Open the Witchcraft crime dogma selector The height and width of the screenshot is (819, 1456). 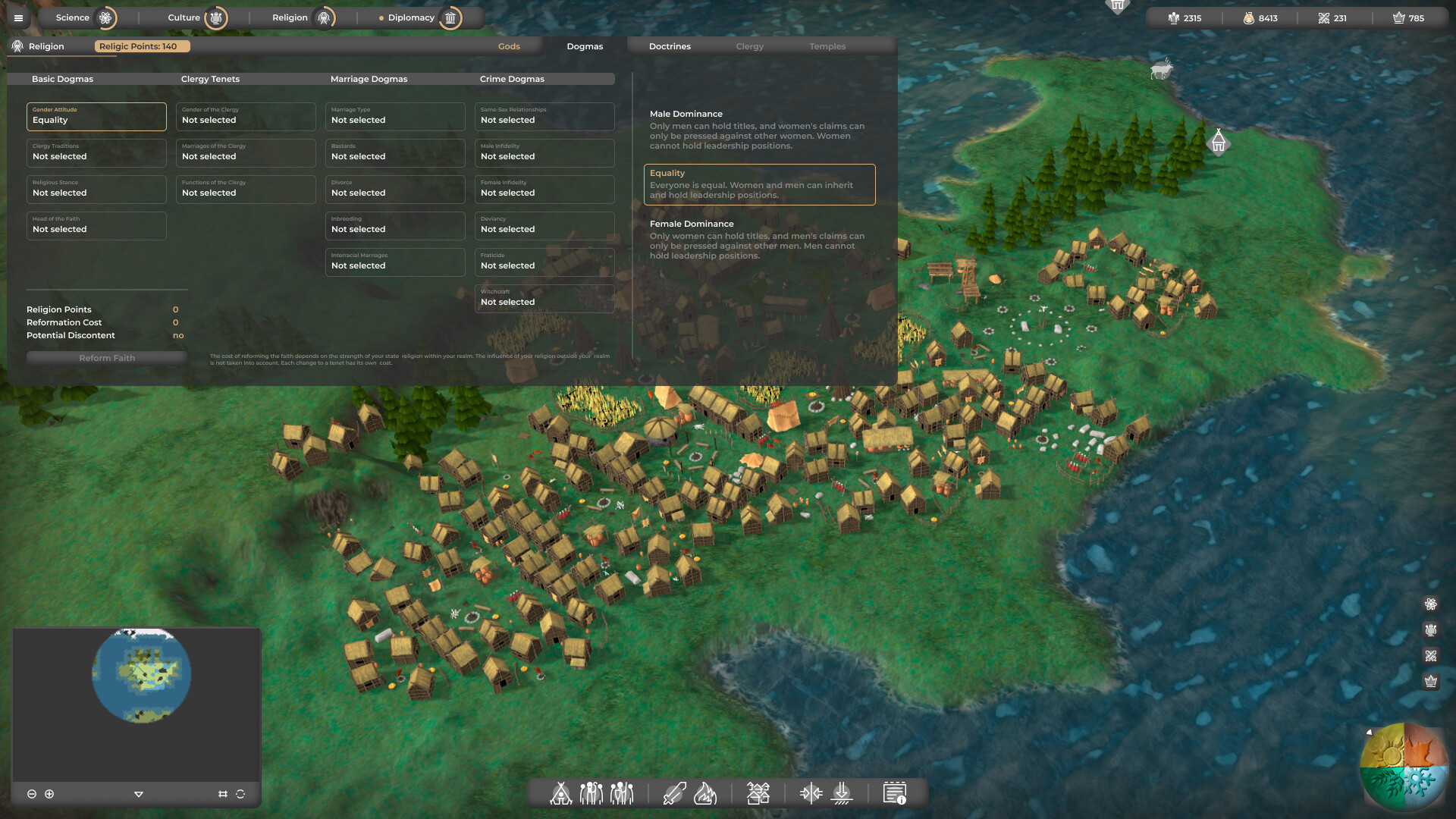coord(544,298)
